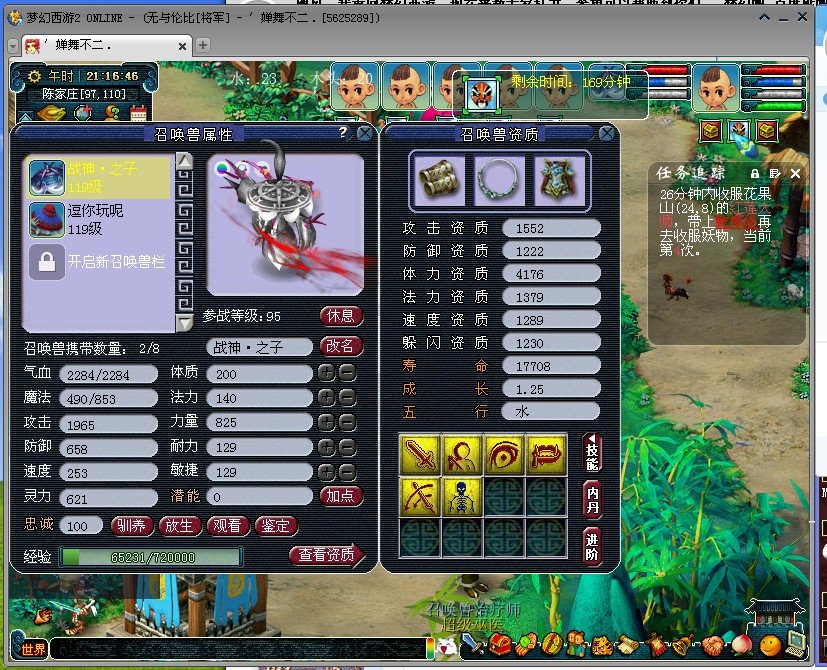Close the 召唤兽属性 pet attributes window
The image size is (827, 670).
[364, 133]
